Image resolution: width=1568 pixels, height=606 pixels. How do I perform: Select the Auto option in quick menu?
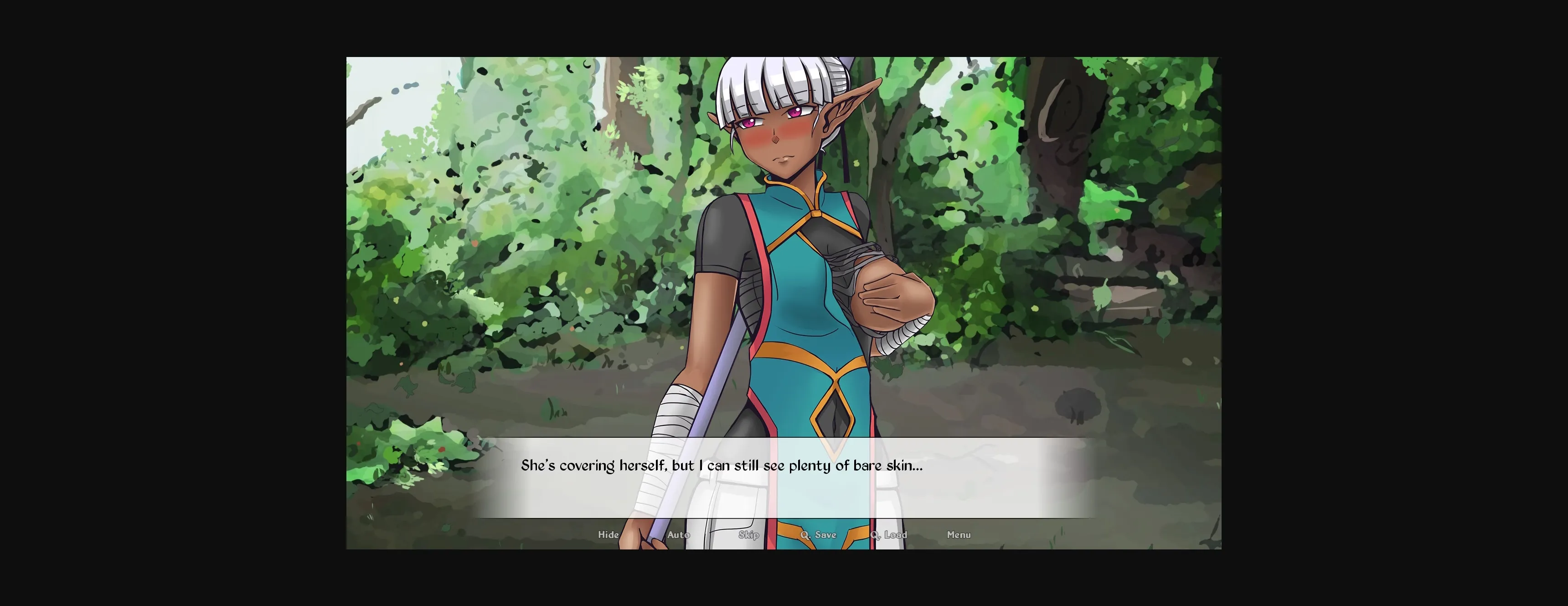tap(678, 534)
